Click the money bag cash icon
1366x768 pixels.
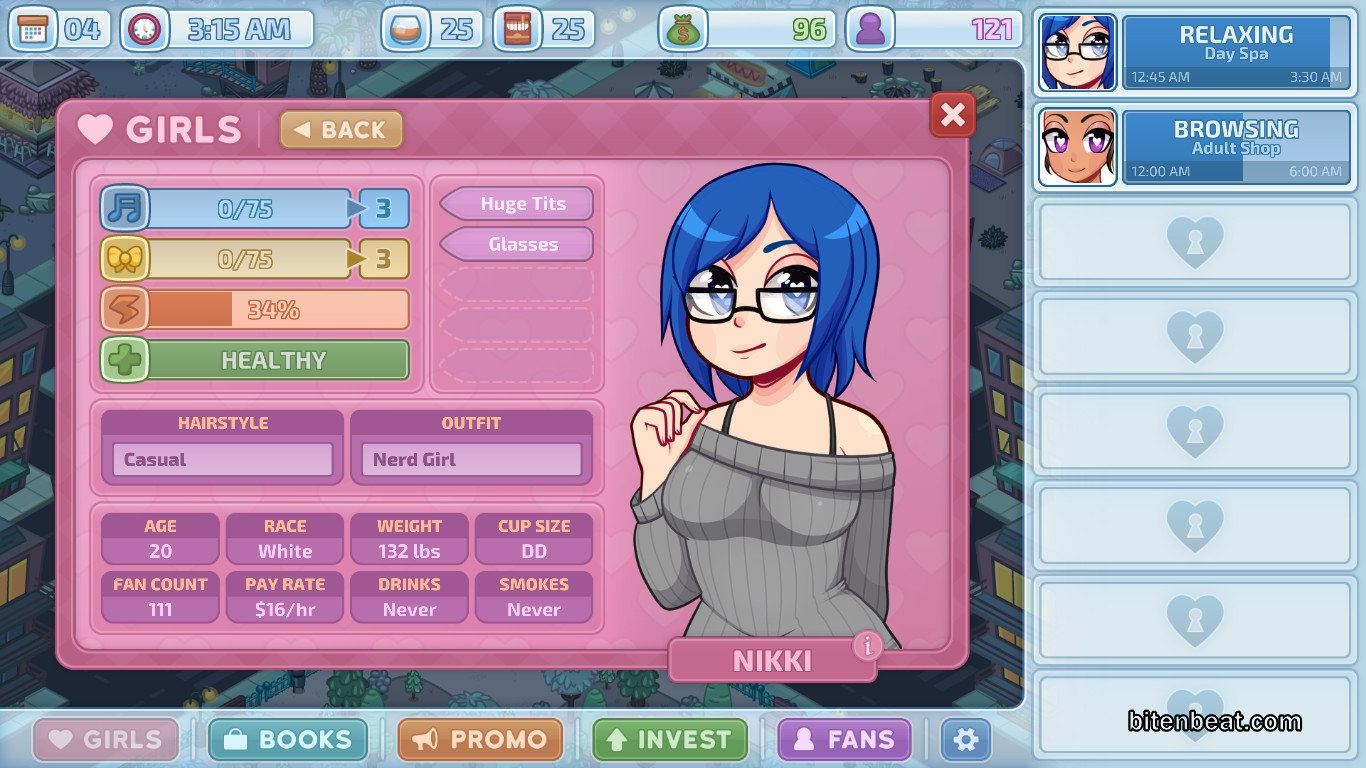[x=683, y=30]
